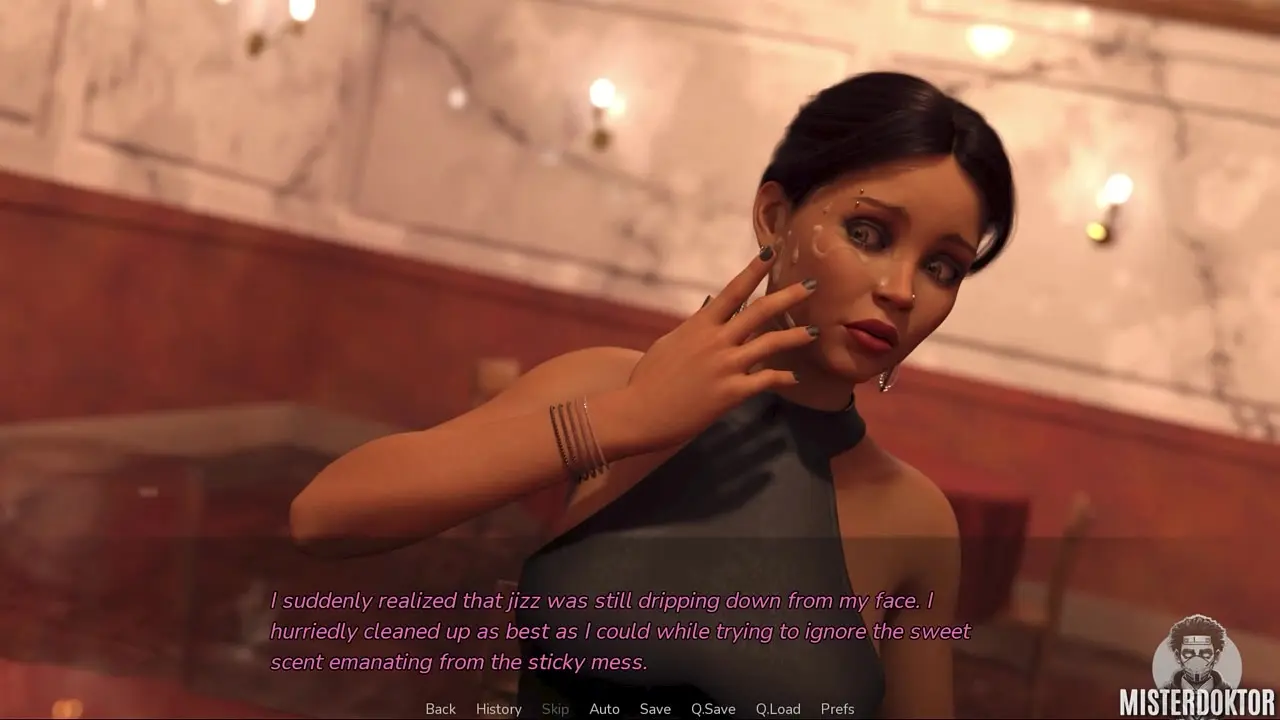1280x720 pixels.
Task: Quick save with Q.Save
Action: 713,709
